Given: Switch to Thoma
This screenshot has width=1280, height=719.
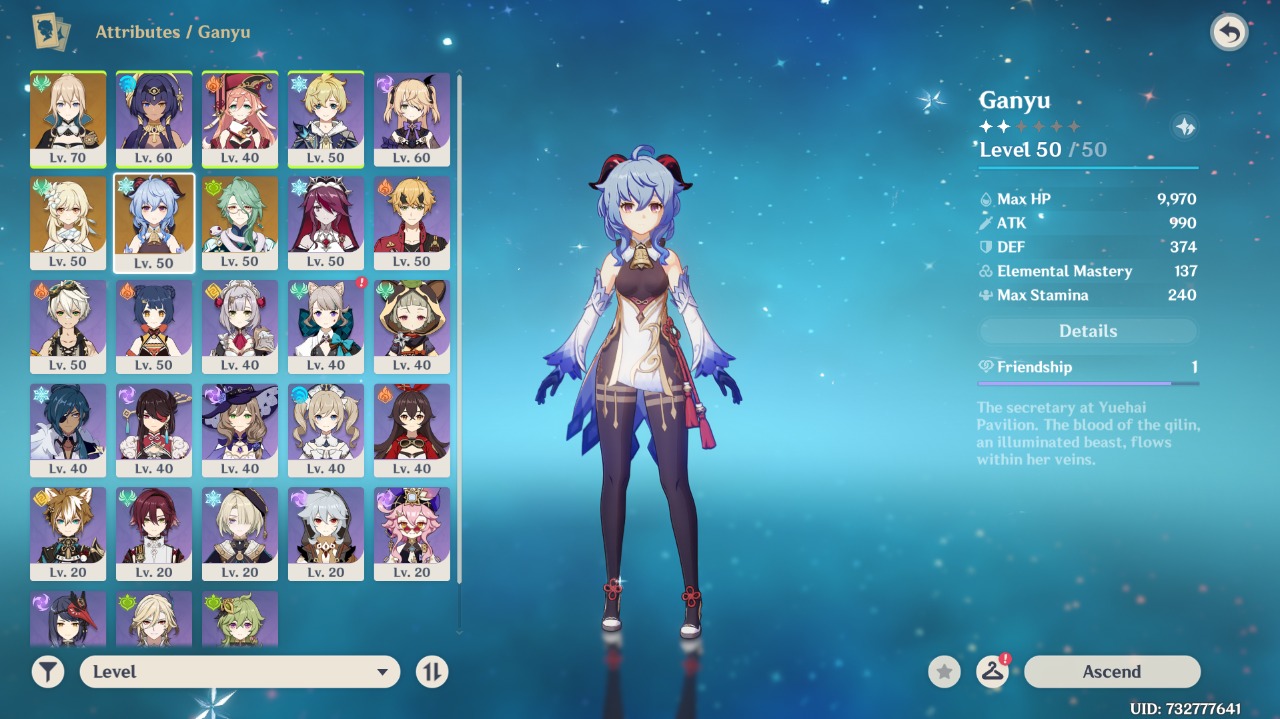Looking at the screenshot, I should [412, 222].
